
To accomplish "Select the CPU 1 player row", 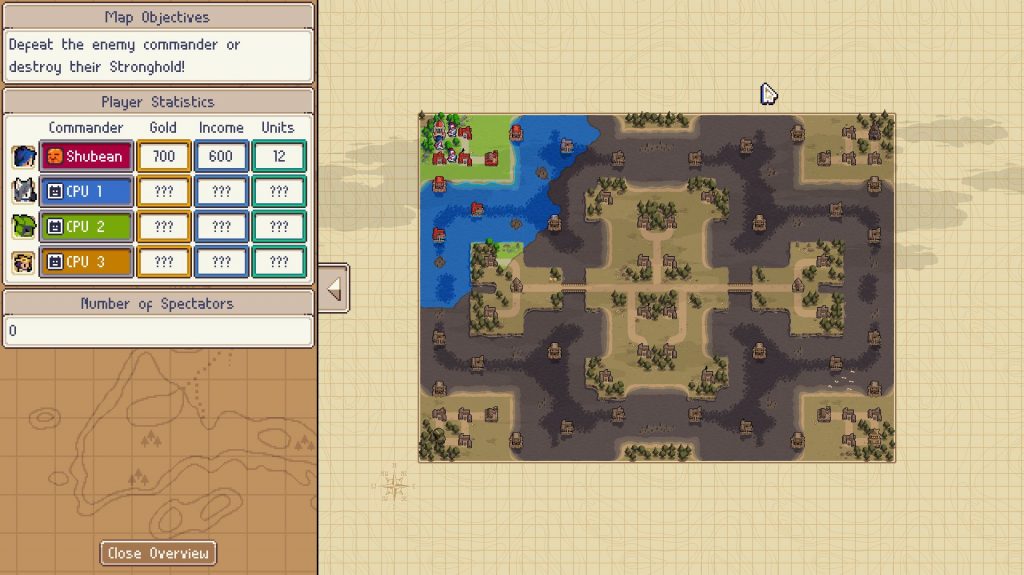I will pyautogui.click(x=86, y=191).
